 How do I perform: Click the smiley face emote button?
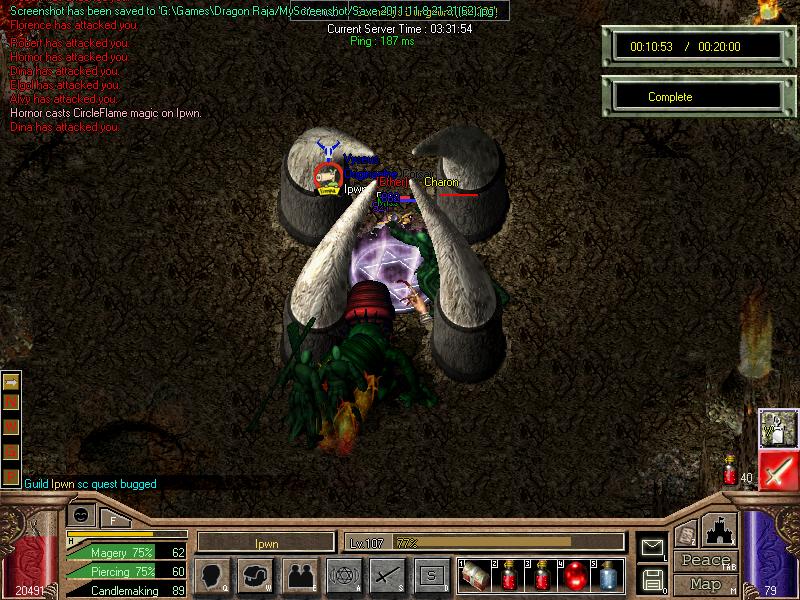point(82,516)
